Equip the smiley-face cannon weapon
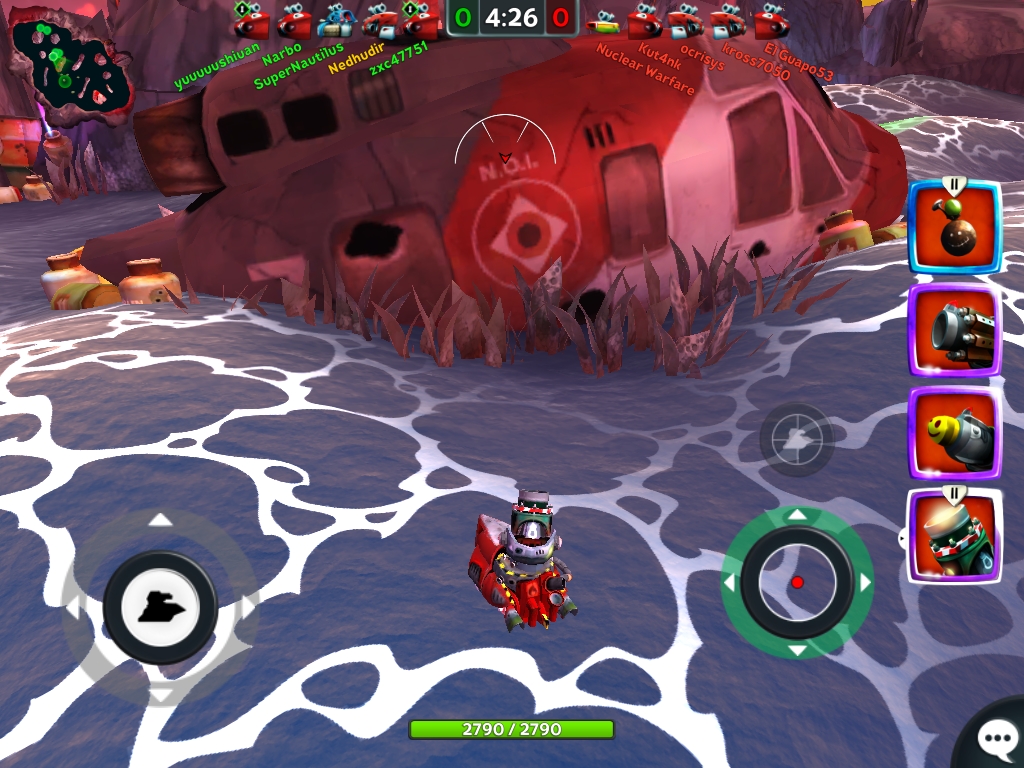The width and height of the screenshot is (1024, 768). click(954, 433)
